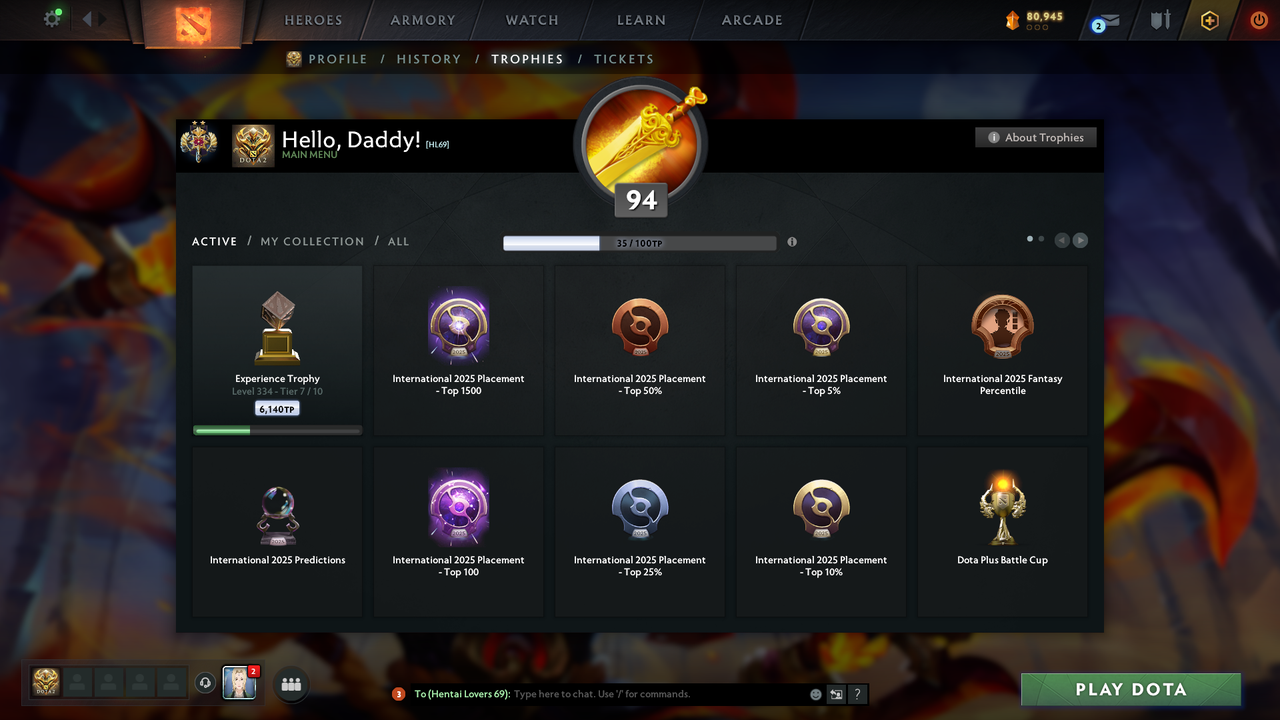
Task: Click the screenshot share icon near chat
Action: 836,693
